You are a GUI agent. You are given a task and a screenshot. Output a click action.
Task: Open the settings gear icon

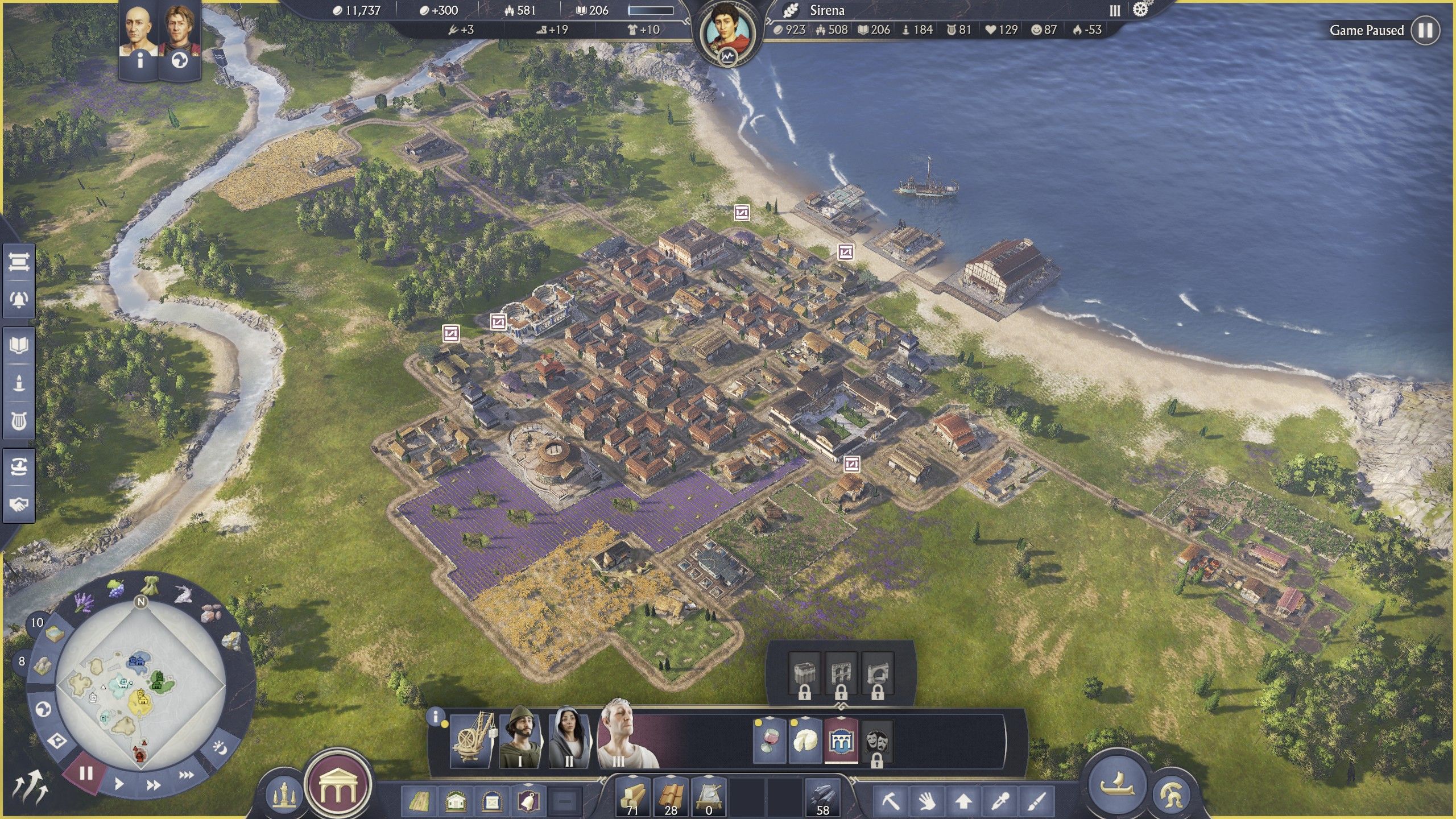coord(1140,10)
